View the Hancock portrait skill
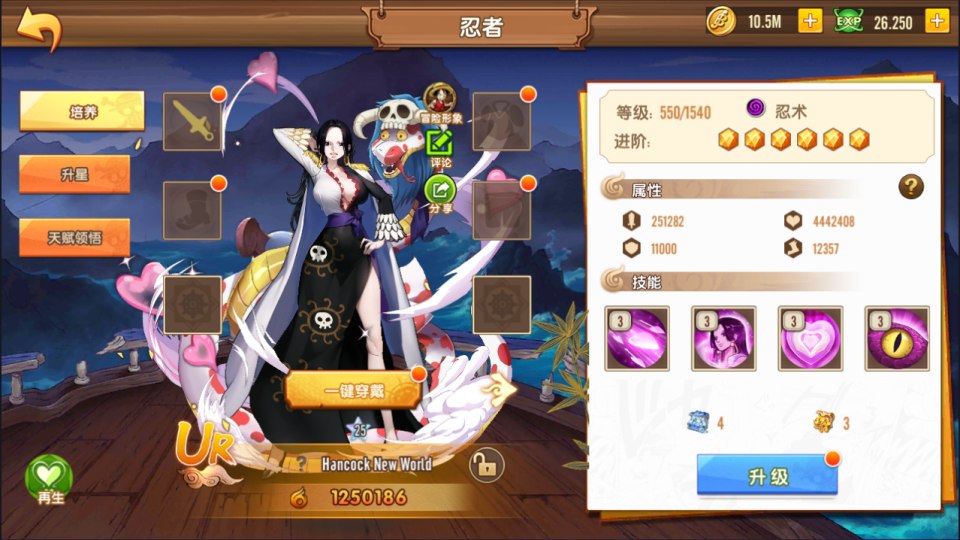960x540 pixels. pos(723,338)
